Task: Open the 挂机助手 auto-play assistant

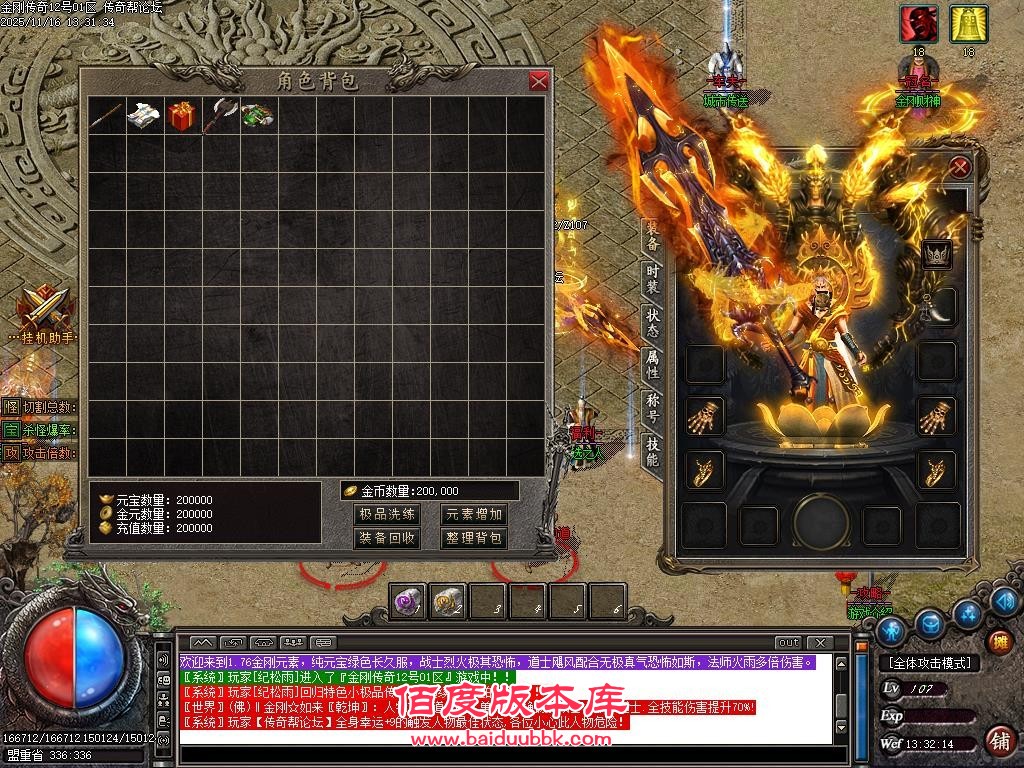Action: pos(42,312)
